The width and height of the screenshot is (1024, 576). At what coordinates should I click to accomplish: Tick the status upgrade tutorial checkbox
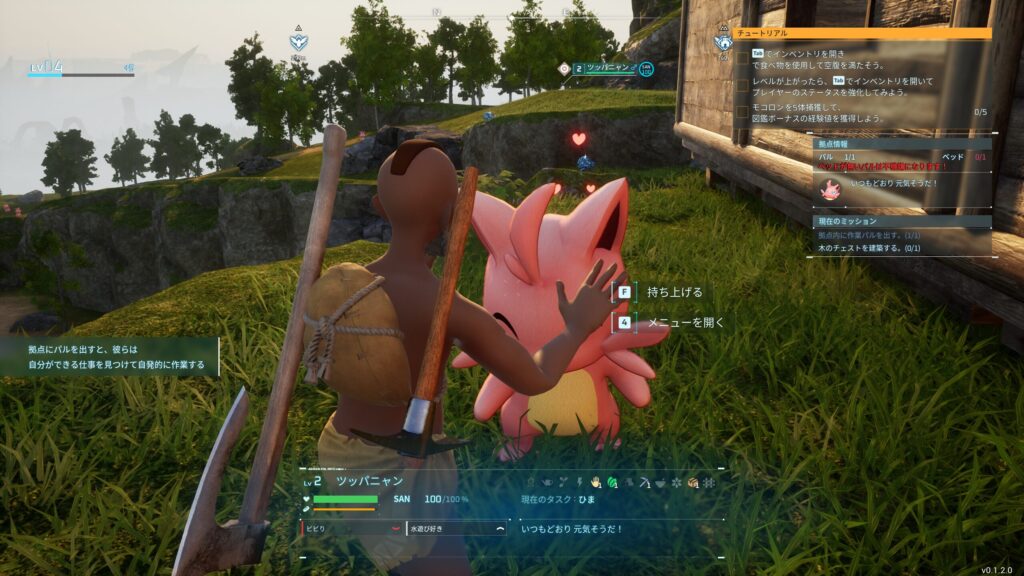click(741, 85)
